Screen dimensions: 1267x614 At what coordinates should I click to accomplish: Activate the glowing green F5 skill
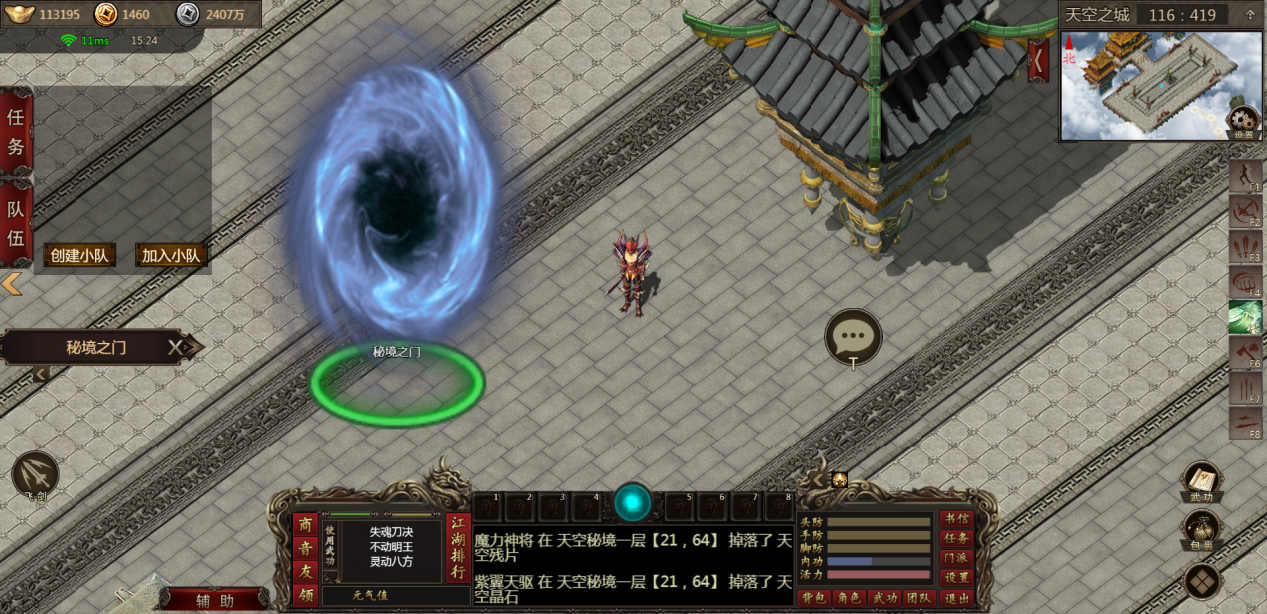tap(1245, 317)
